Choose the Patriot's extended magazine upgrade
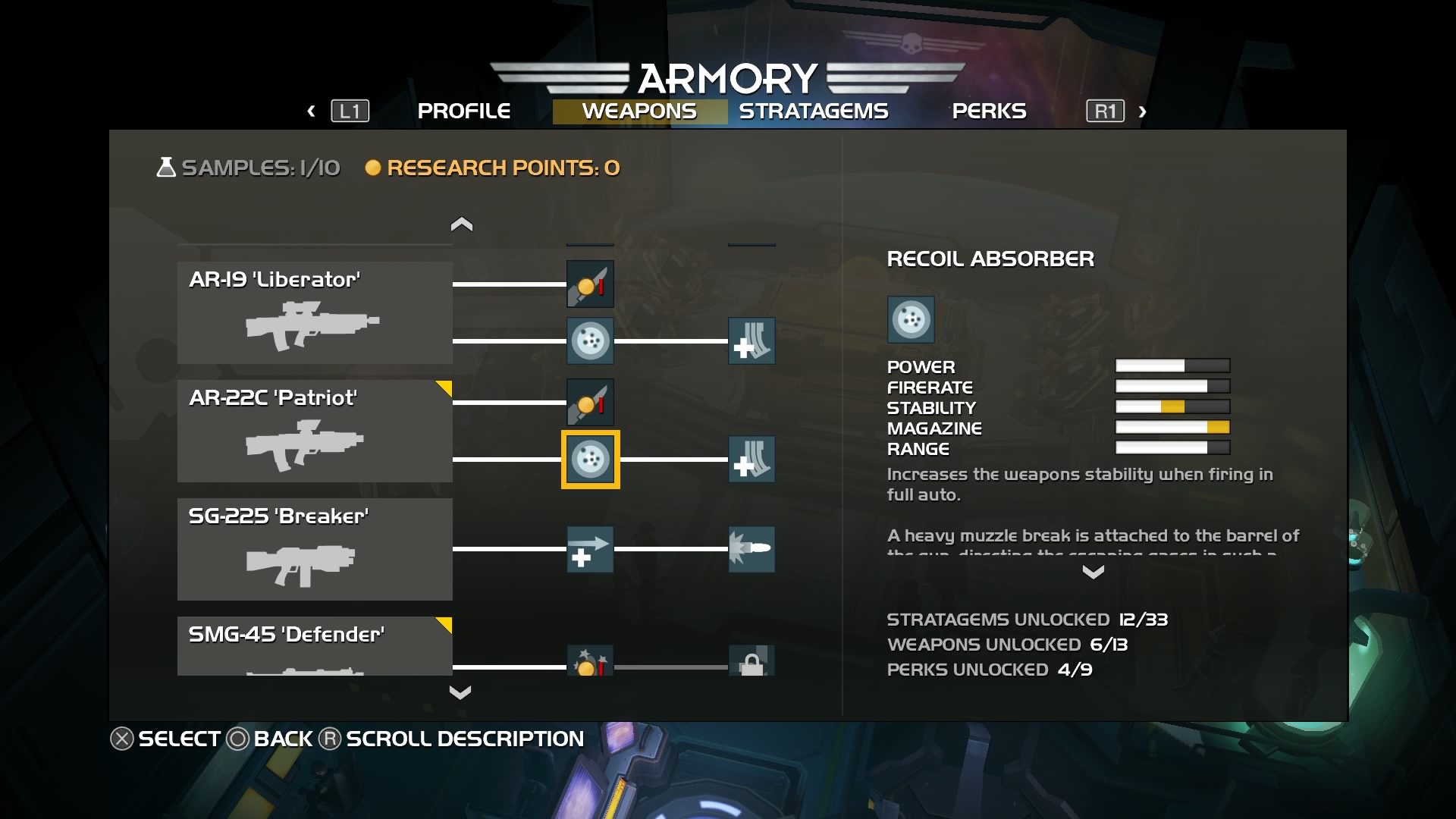This screenshot has width=1456, height=819. (752, 460)
